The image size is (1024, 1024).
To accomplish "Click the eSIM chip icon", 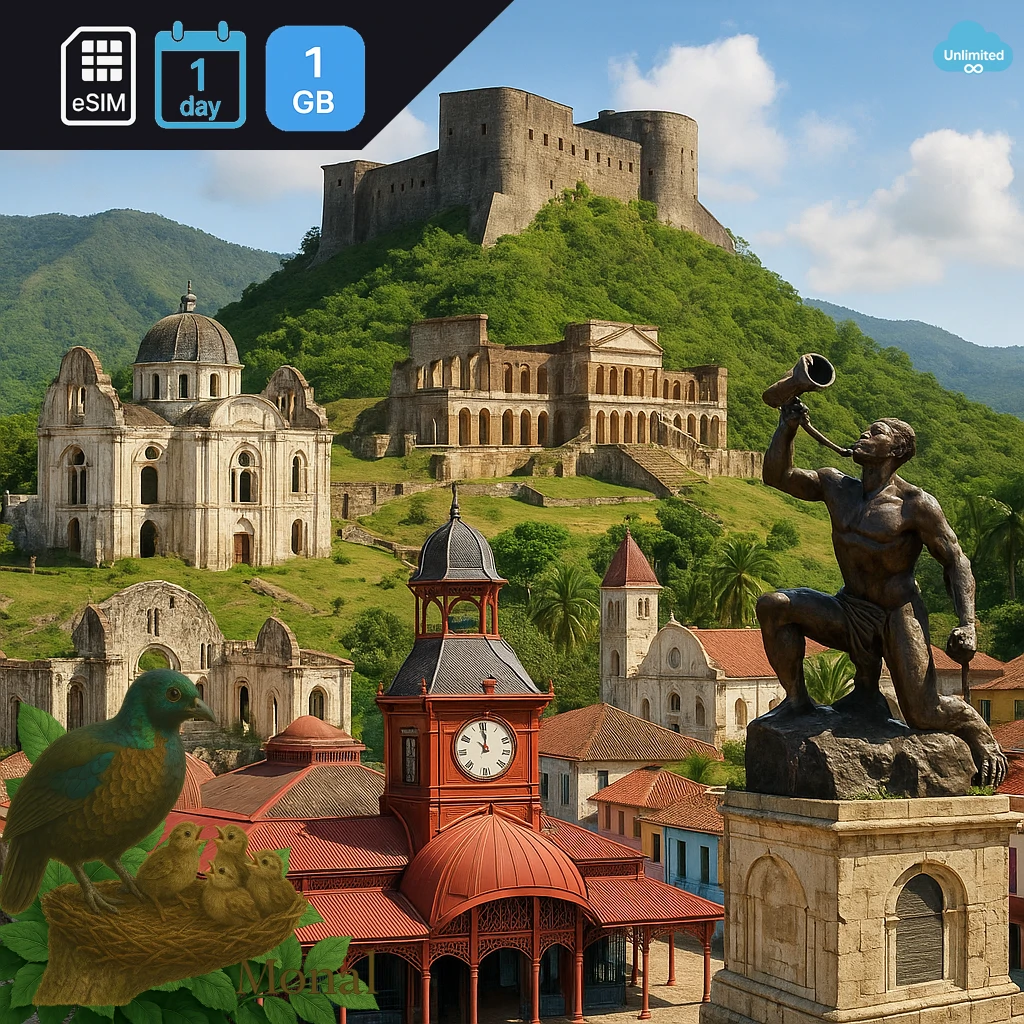I will (x=98, y=76).
